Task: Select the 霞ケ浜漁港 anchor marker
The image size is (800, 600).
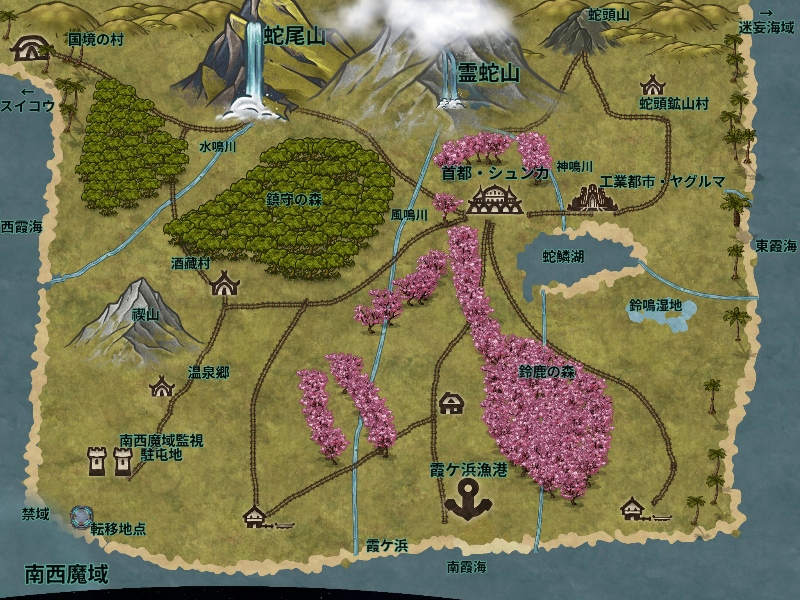Action: [465, 498]
